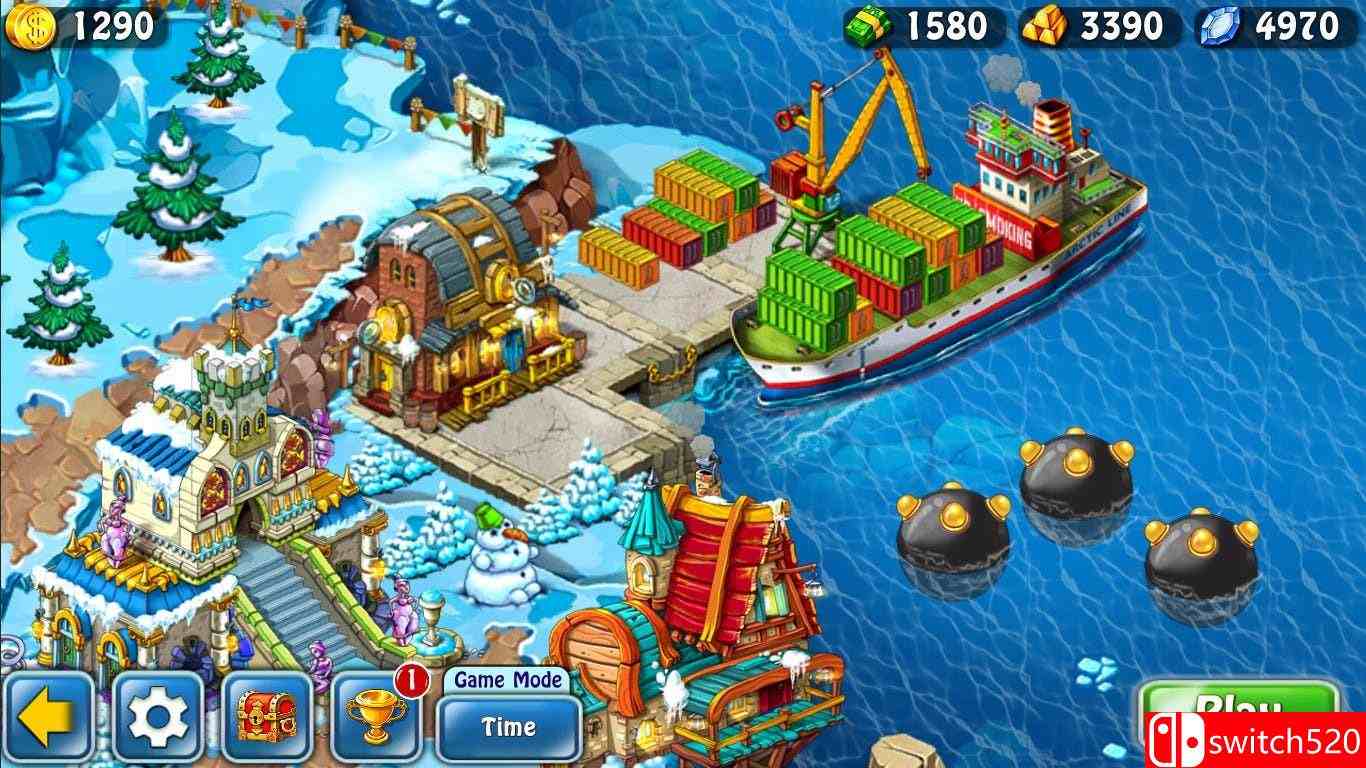Viewport: 1366px width, 768px height.
Task: Select the Game Mode header tab
Action: [x=508, y=678]
